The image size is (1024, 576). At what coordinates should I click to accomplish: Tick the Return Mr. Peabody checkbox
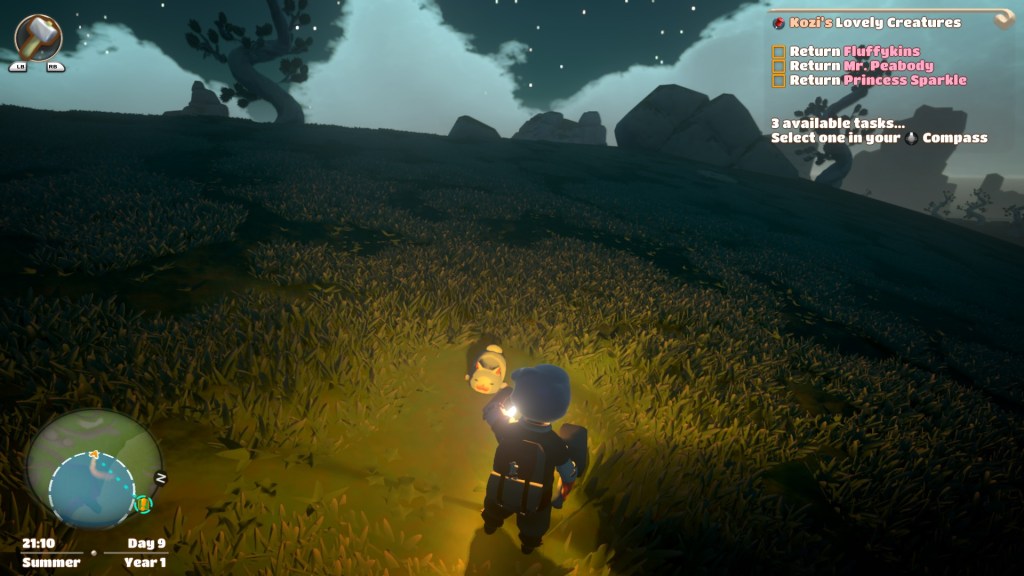(778, 66)
